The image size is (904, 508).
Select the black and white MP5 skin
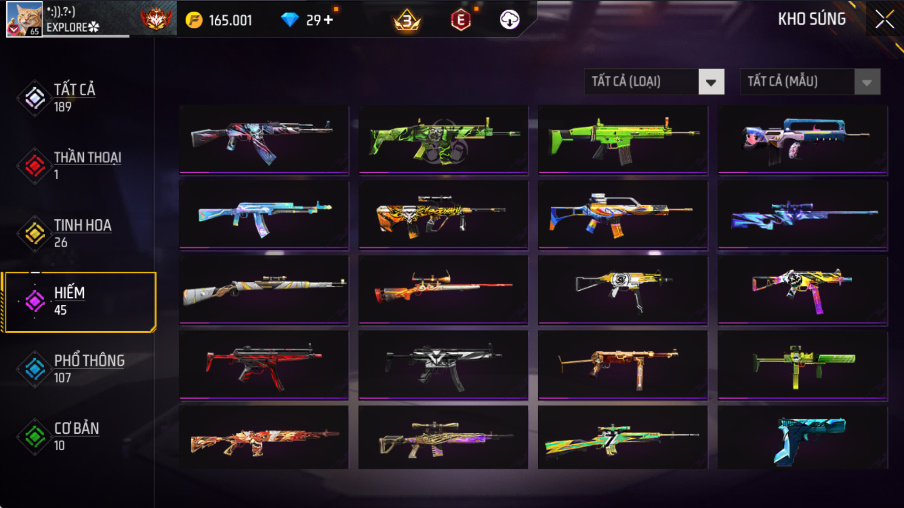[x=443, y=363]
